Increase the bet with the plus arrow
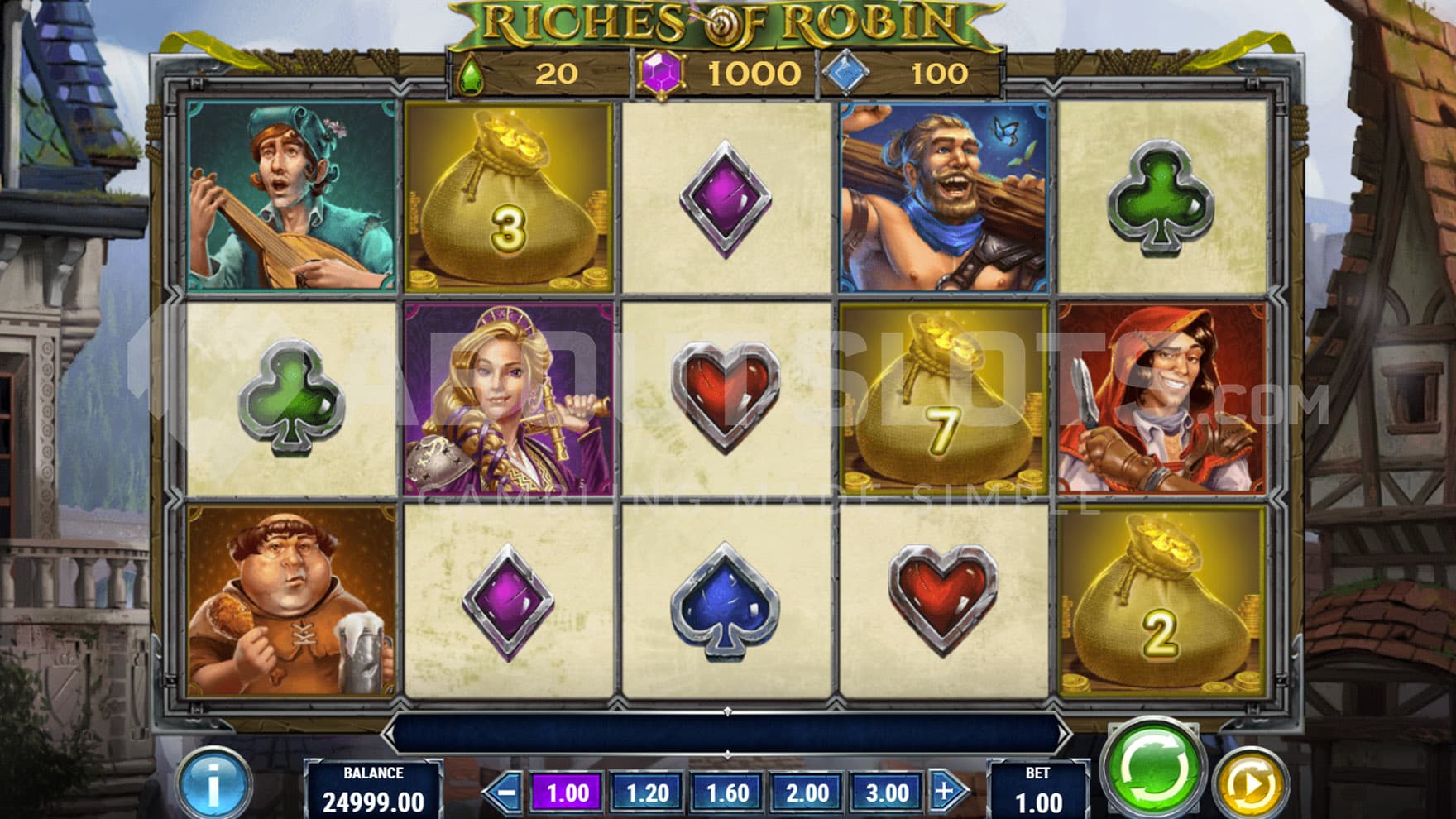Screen dimensions: 1456x819 [x=946, y=792]
